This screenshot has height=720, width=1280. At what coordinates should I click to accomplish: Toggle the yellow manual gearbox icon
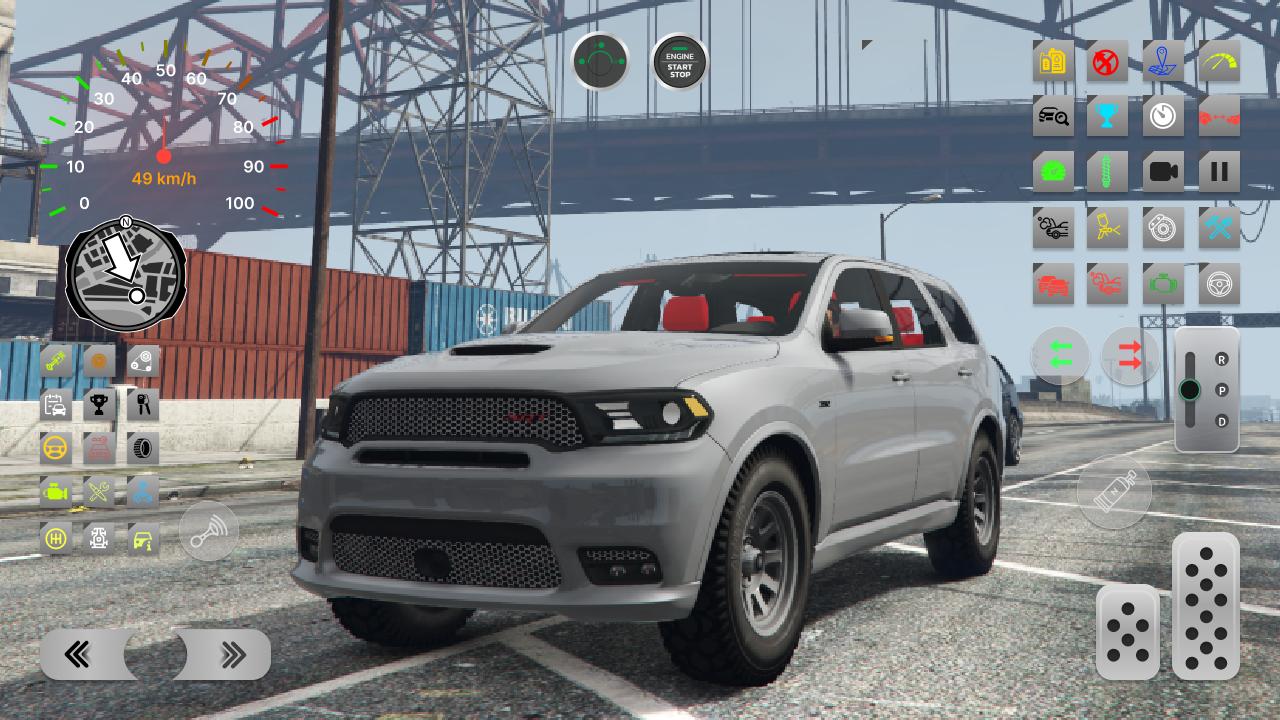tap(56, 538)
